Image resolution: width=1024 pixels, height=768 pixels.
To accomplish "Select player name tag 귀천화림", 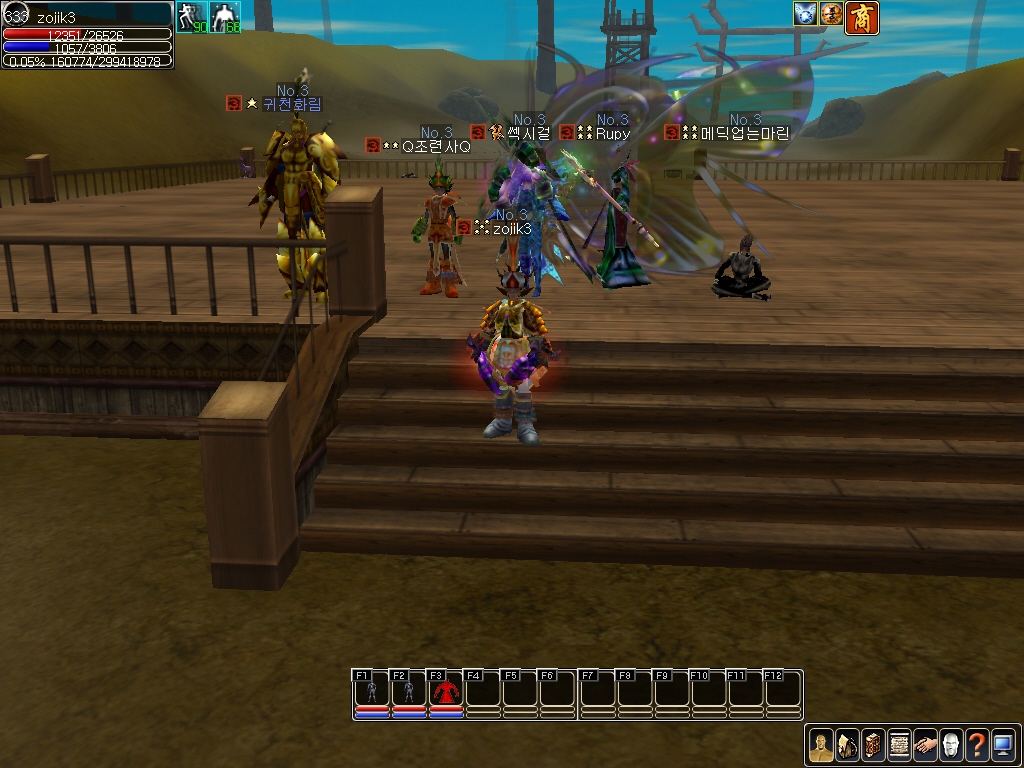I will (292, 104).
